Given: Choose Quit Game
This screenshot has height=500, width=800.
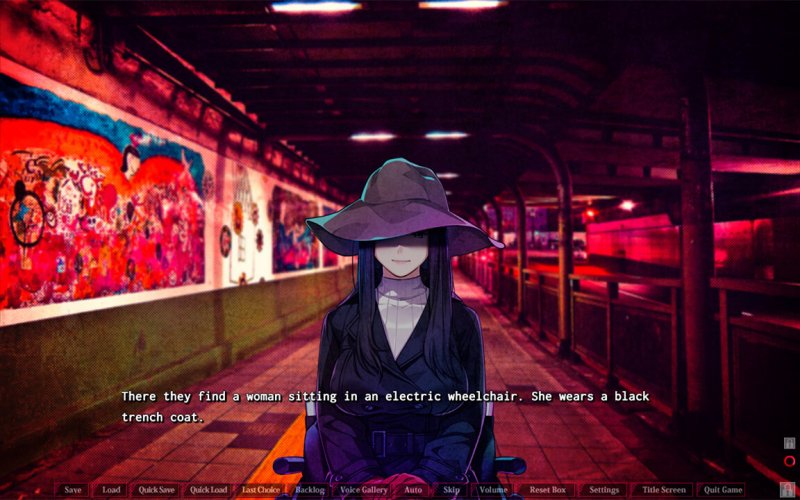Looking at the screenshot, I should coord(723,490).
